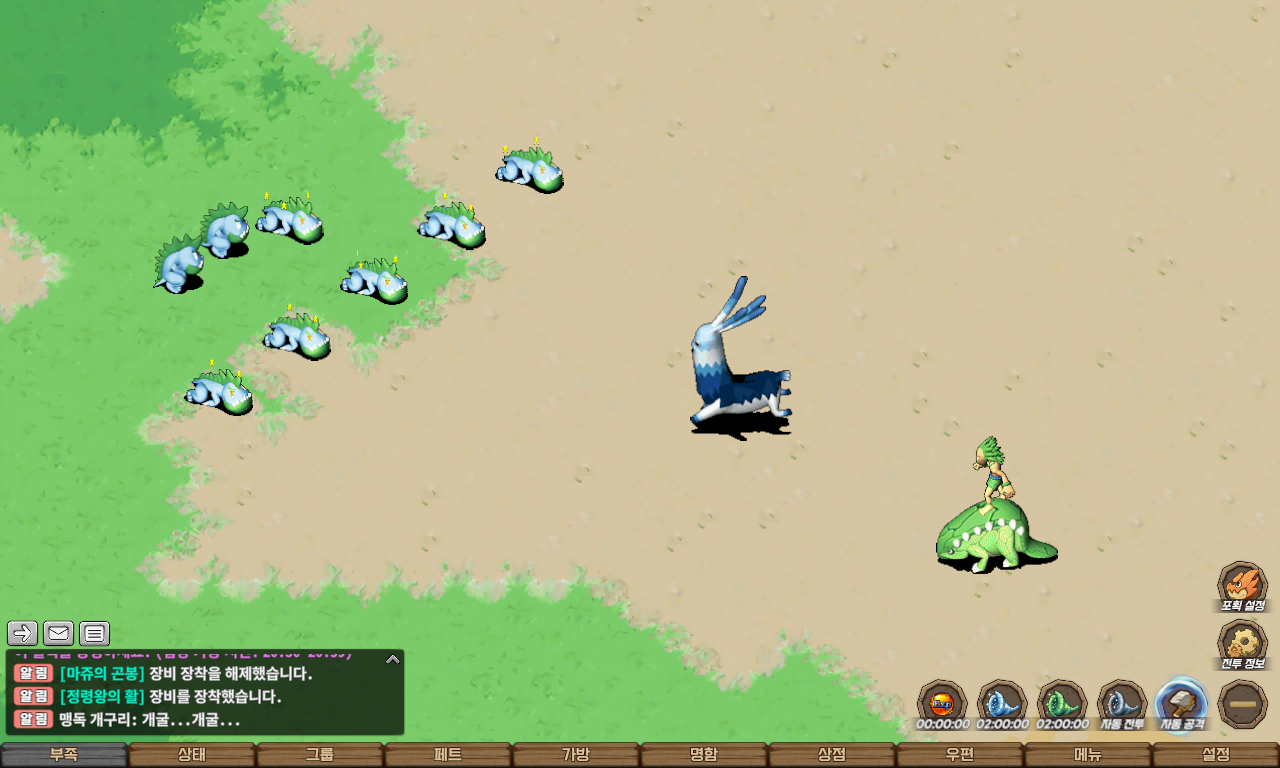
Task: Open the 페트 (pet) menu
Action: tap(448, 755)
